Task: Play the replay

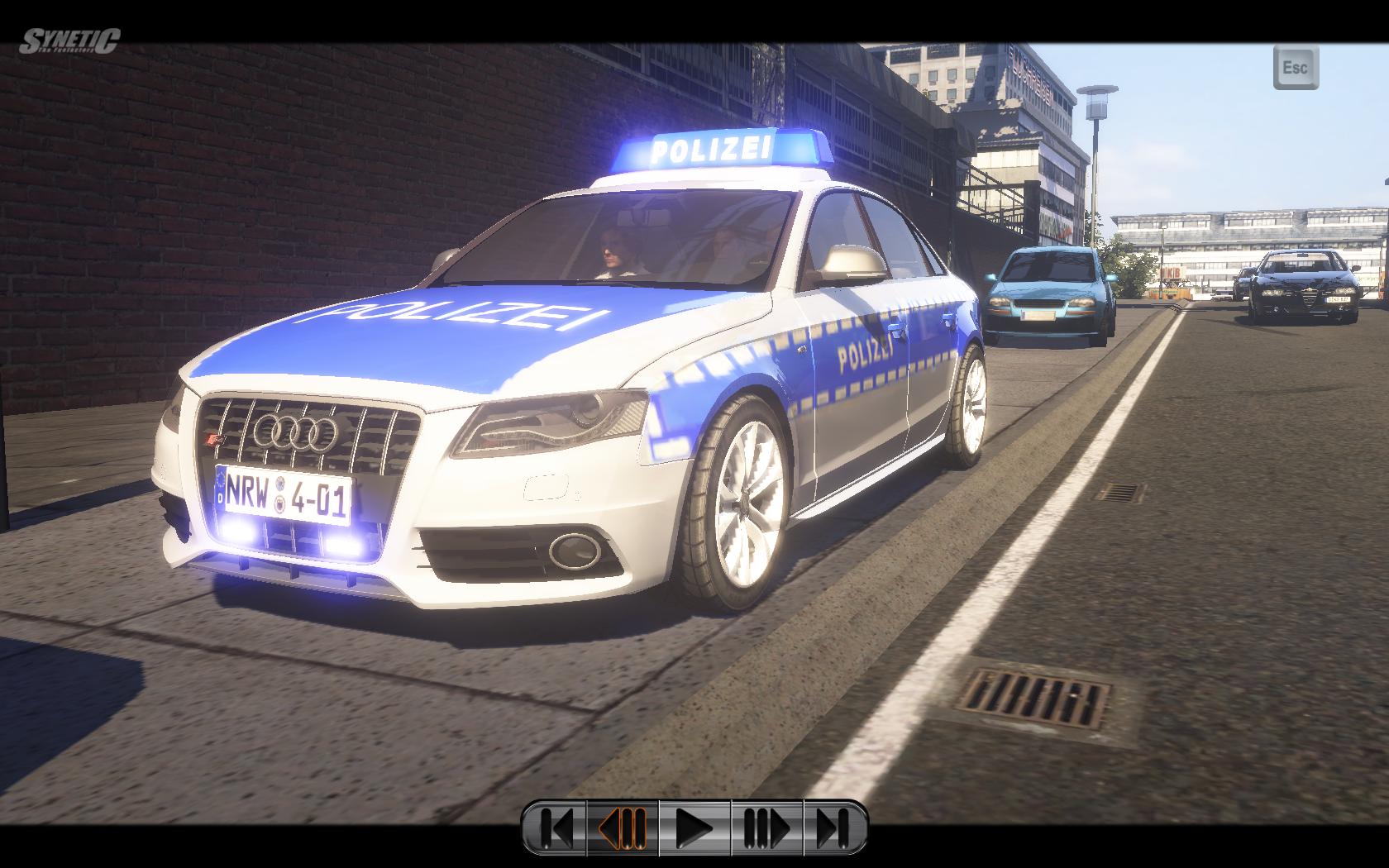Action: click(694, 827)
